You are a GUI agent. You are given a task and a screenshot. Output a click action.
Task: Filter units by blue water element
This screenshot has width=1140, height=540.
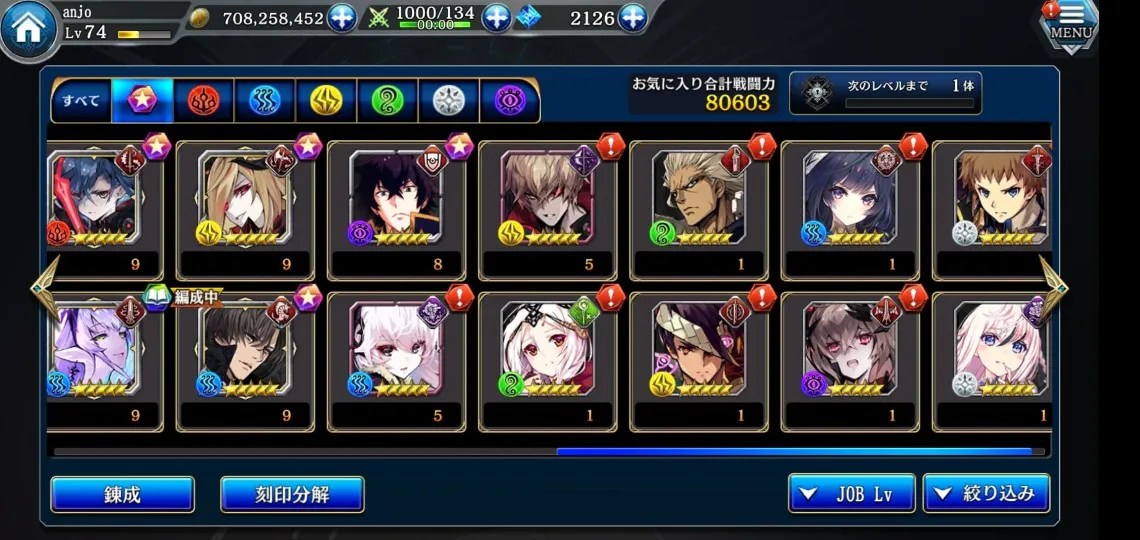click(x=265, y=101)
